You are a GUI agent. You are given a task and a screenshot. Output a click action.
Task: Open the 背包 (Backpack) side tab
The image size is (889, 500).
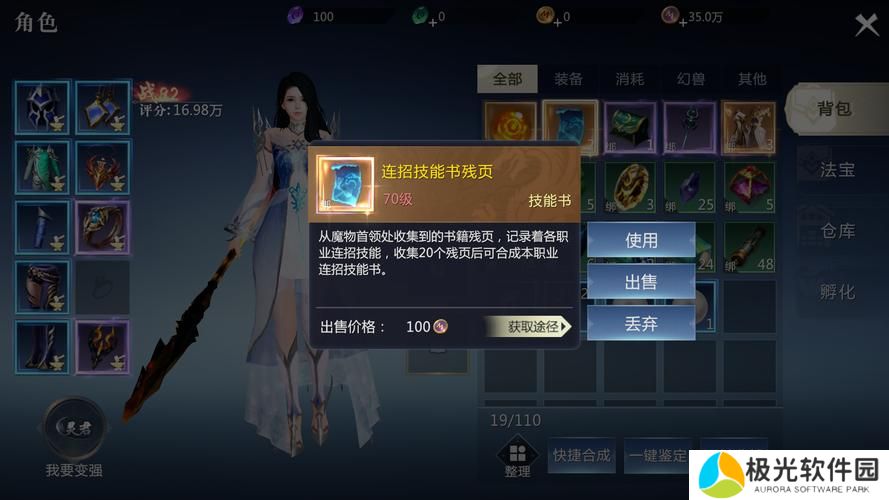tap(834, 108)
